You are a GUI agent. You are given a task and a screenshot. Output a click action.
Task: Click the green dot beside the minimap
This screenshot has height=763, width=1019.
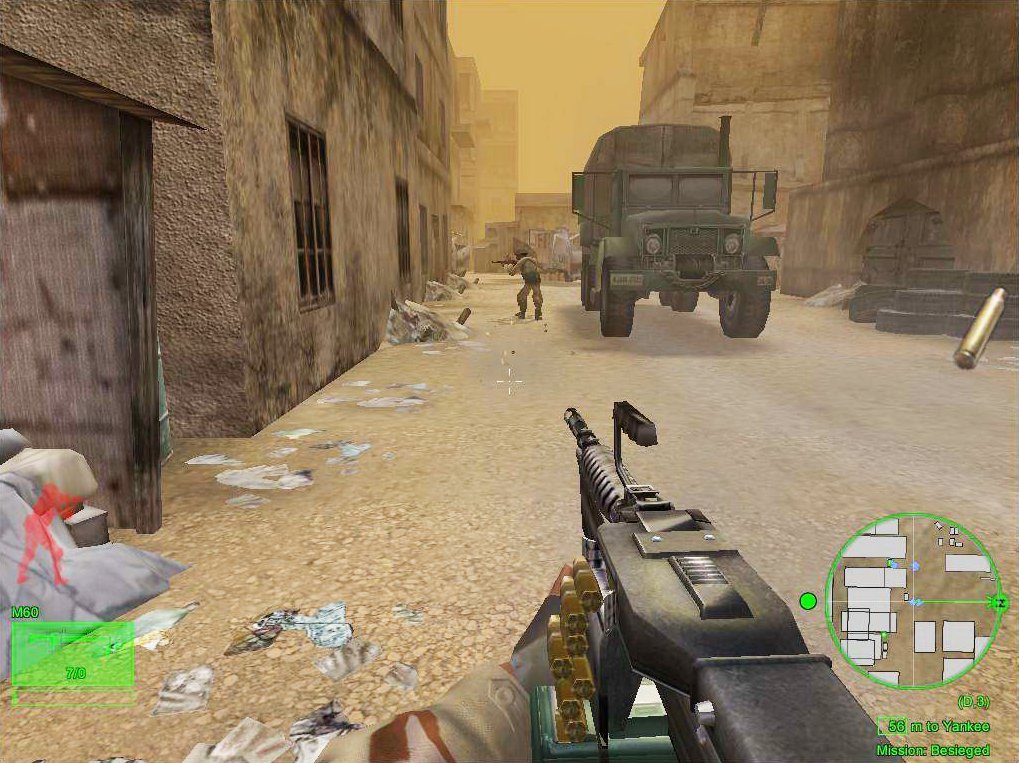(x=808, y=601)
